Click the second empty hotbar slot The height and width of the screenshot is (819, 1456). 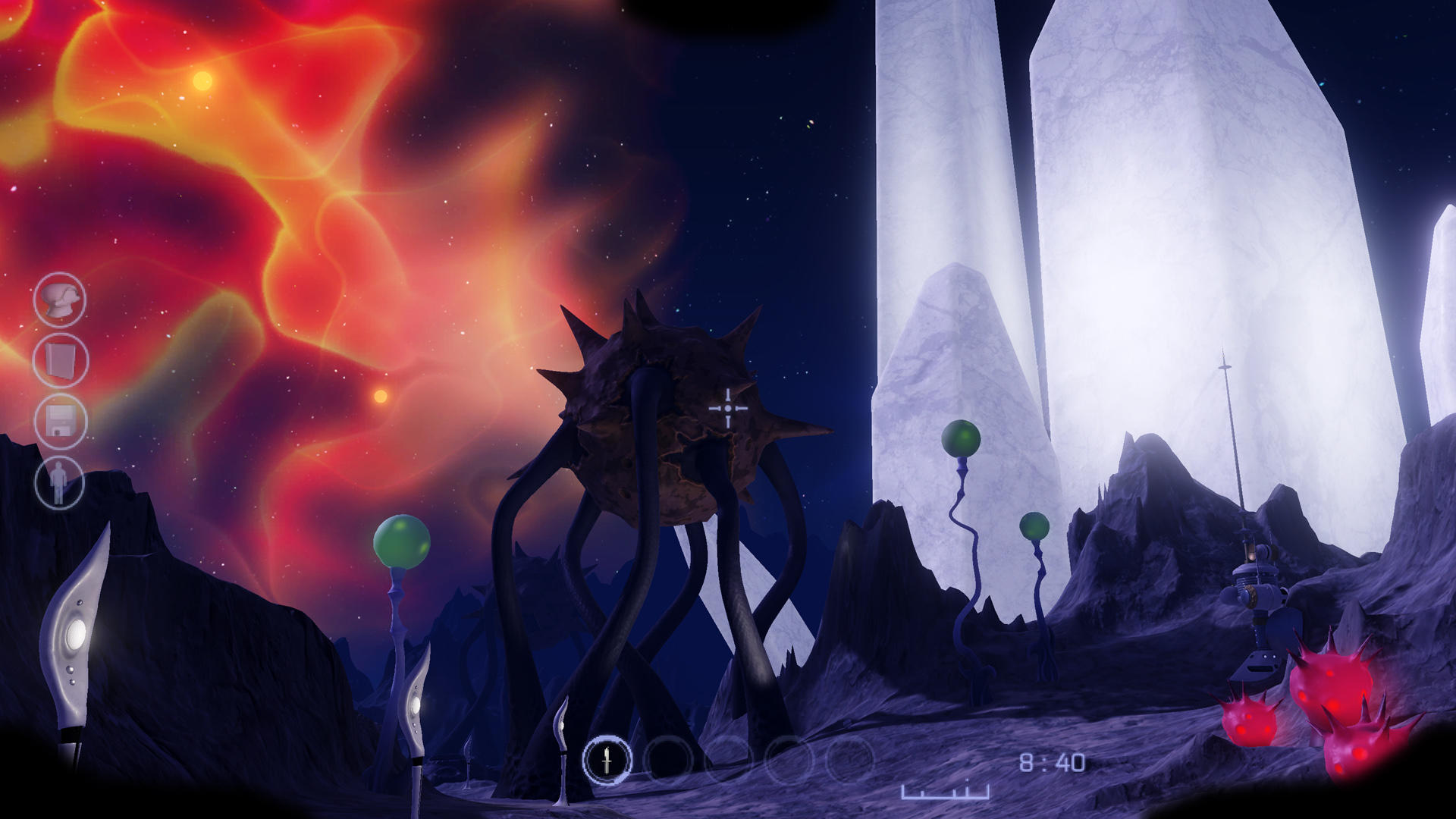pyautogui.click(x=668, y=758)
